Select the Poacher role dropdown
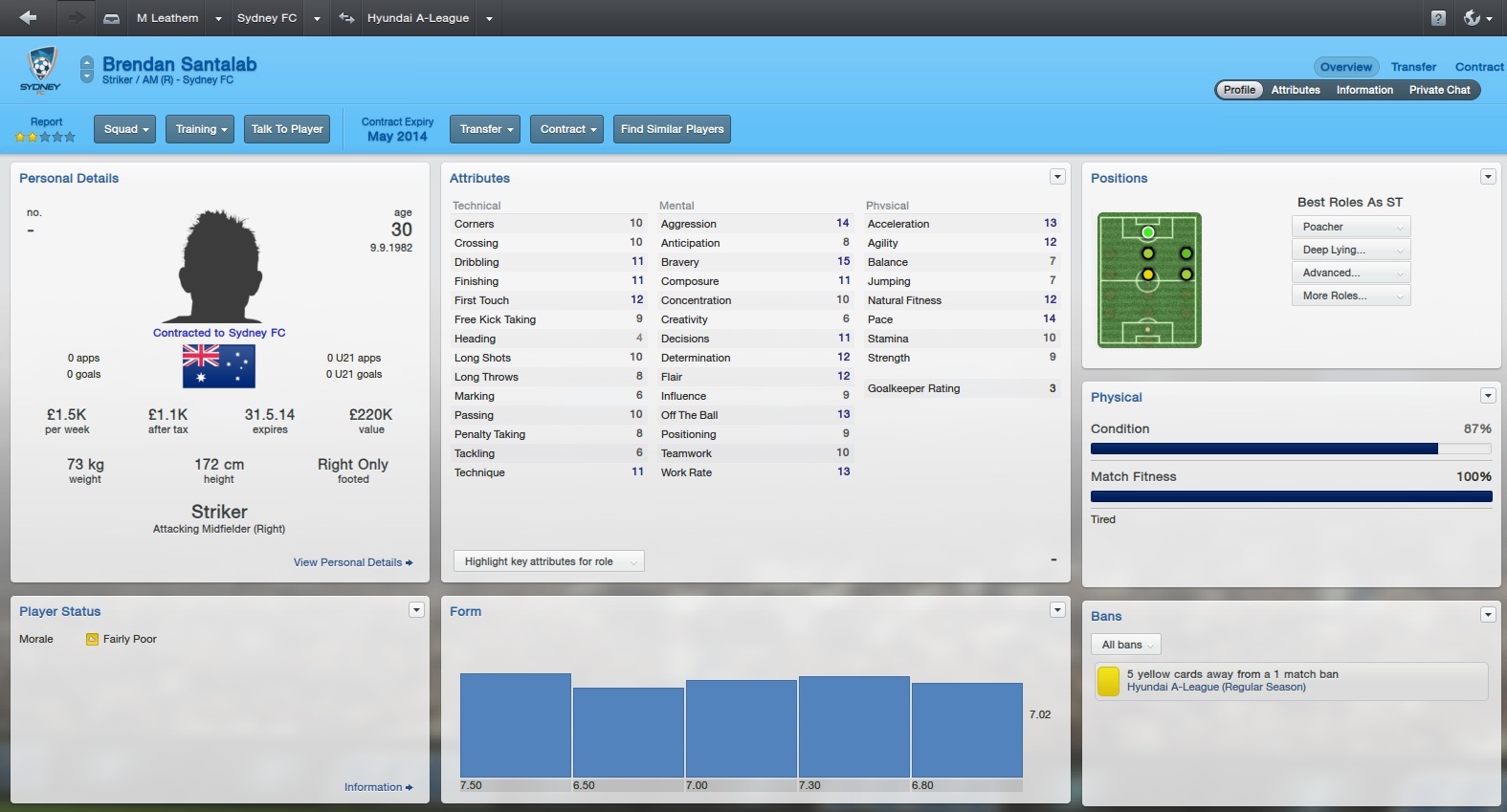Viewport: 1507px width, 812px height. click(x=1350, y=227)
